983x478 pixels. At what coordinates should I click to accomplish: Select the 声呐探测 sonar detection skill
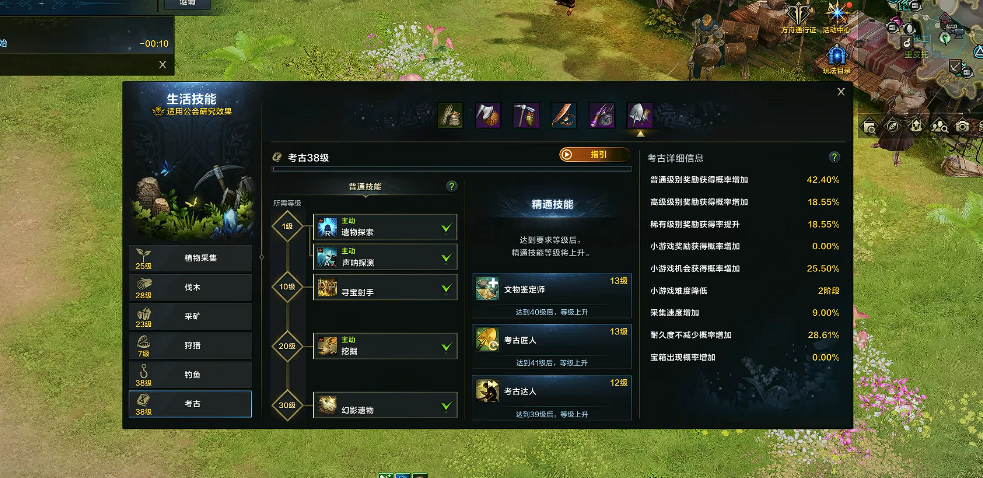[385, 256]
